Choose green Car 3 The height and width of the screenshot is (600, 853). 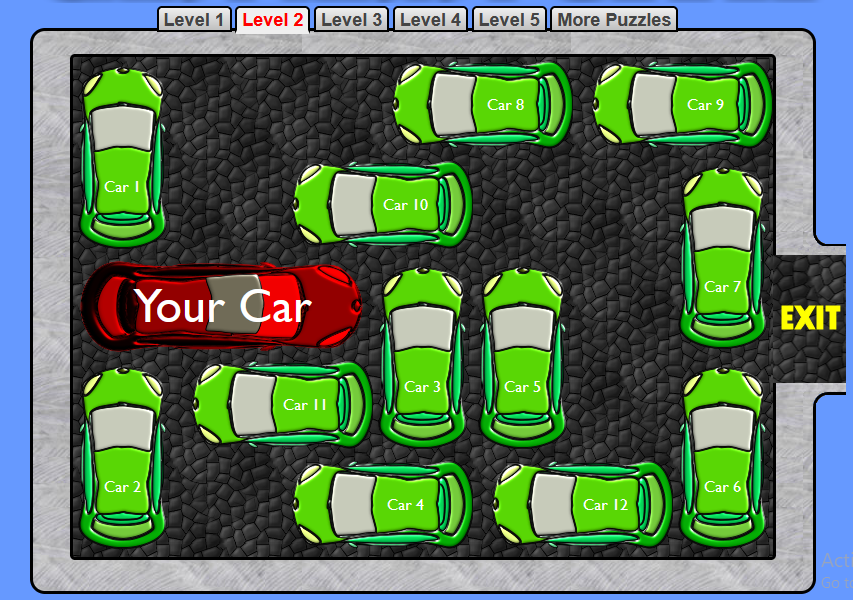422,356
